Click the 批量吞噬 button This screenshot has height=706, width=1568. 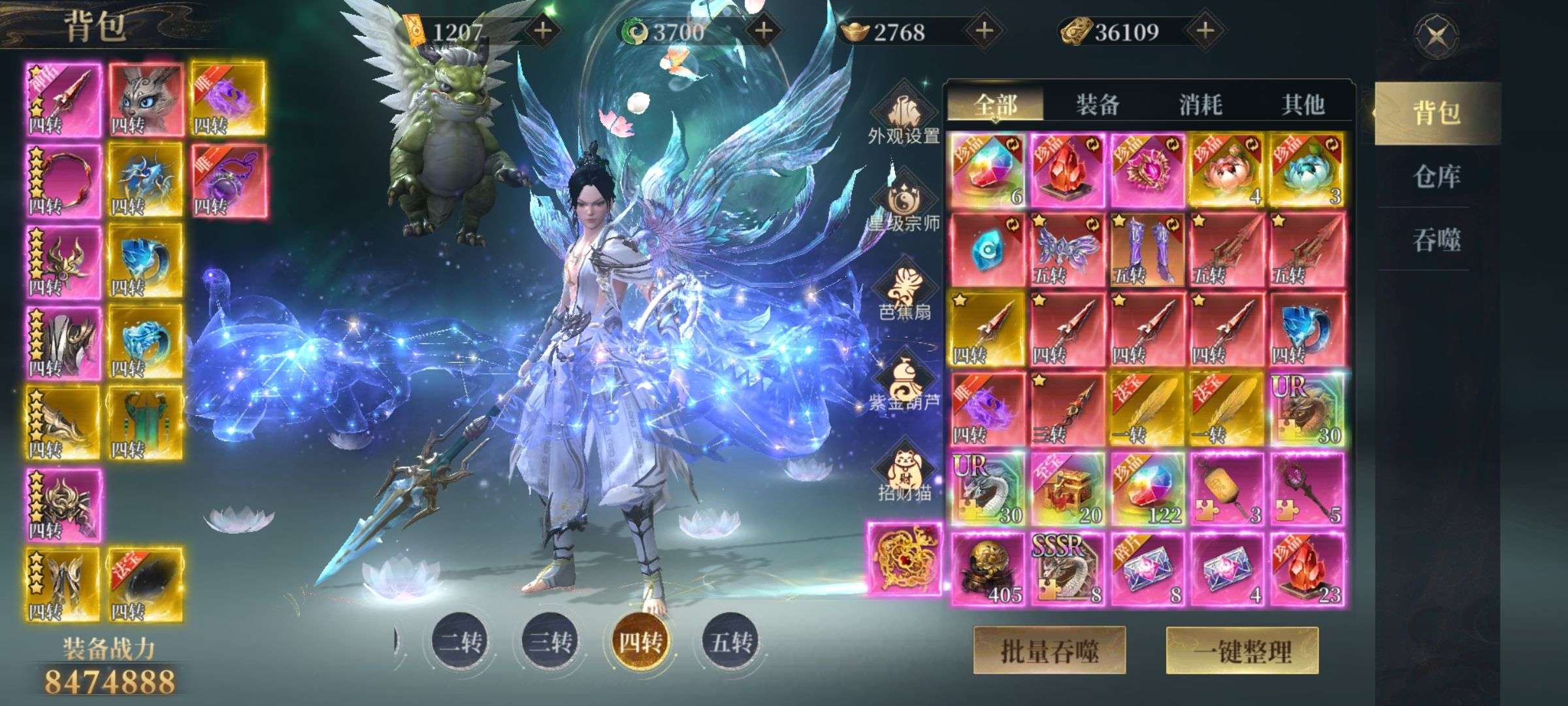[x=1049, y=650]
